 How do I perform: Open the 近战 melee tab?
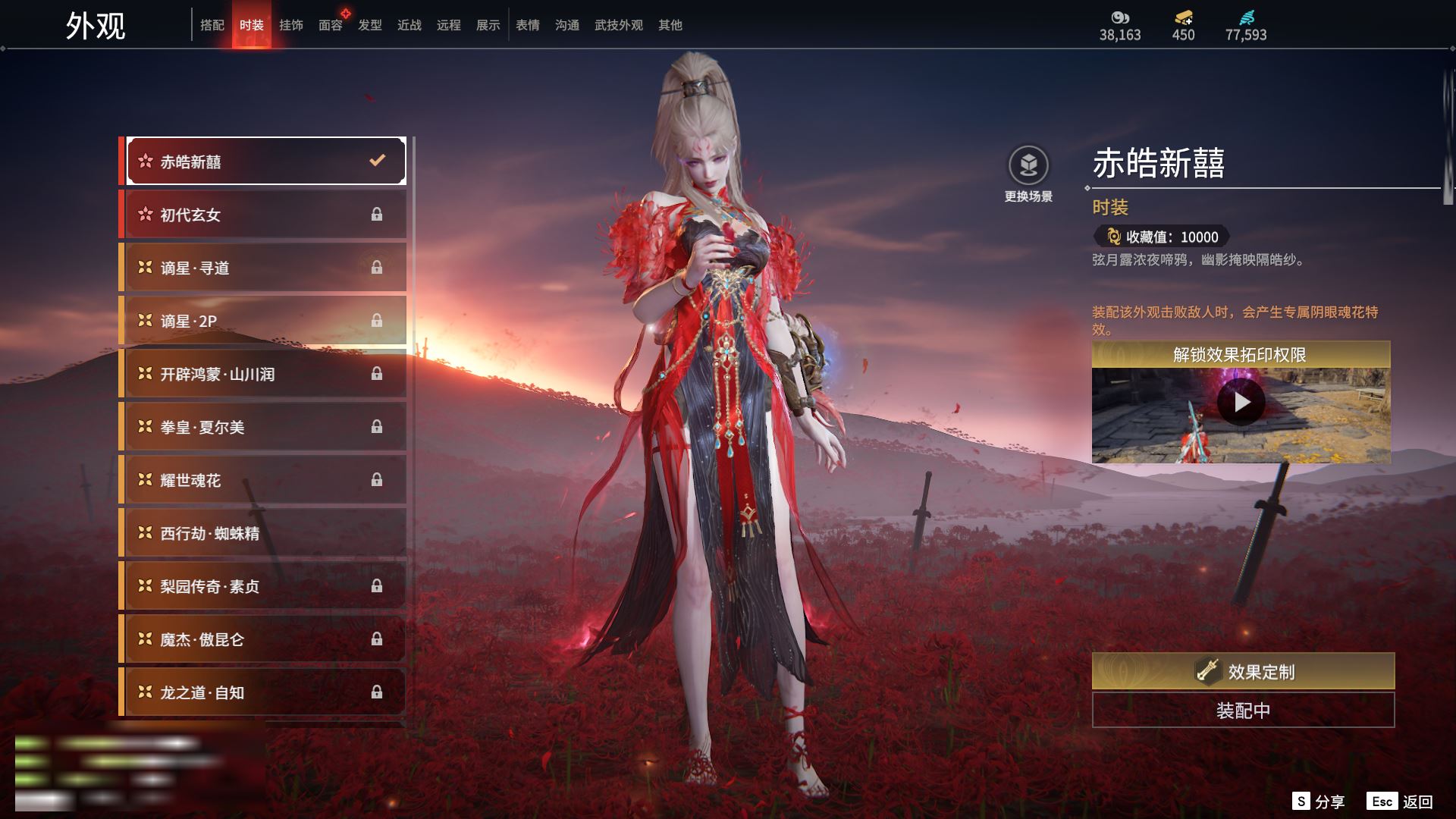tap(409, 25)
